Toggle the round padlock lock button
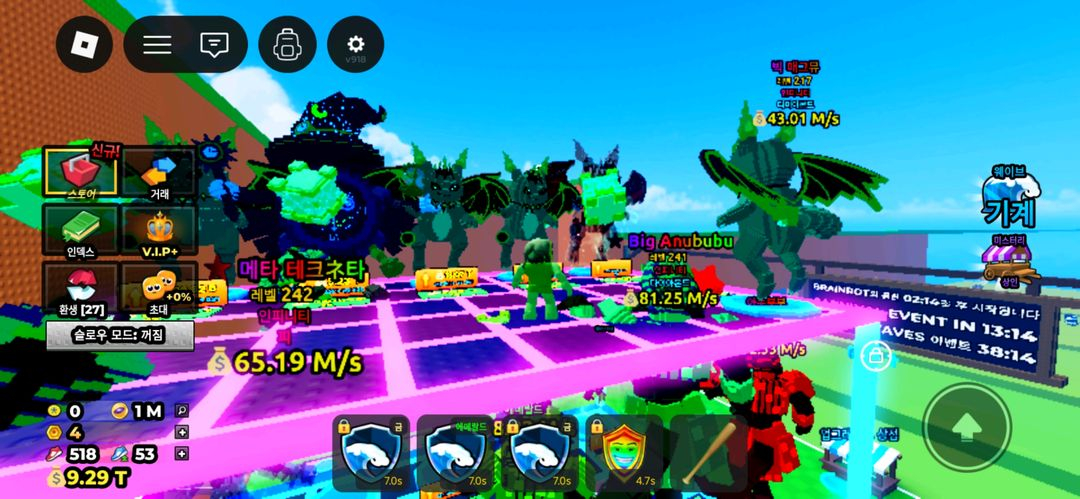Viewport: 1080px width, 499px height. click(x=876, y=355)
